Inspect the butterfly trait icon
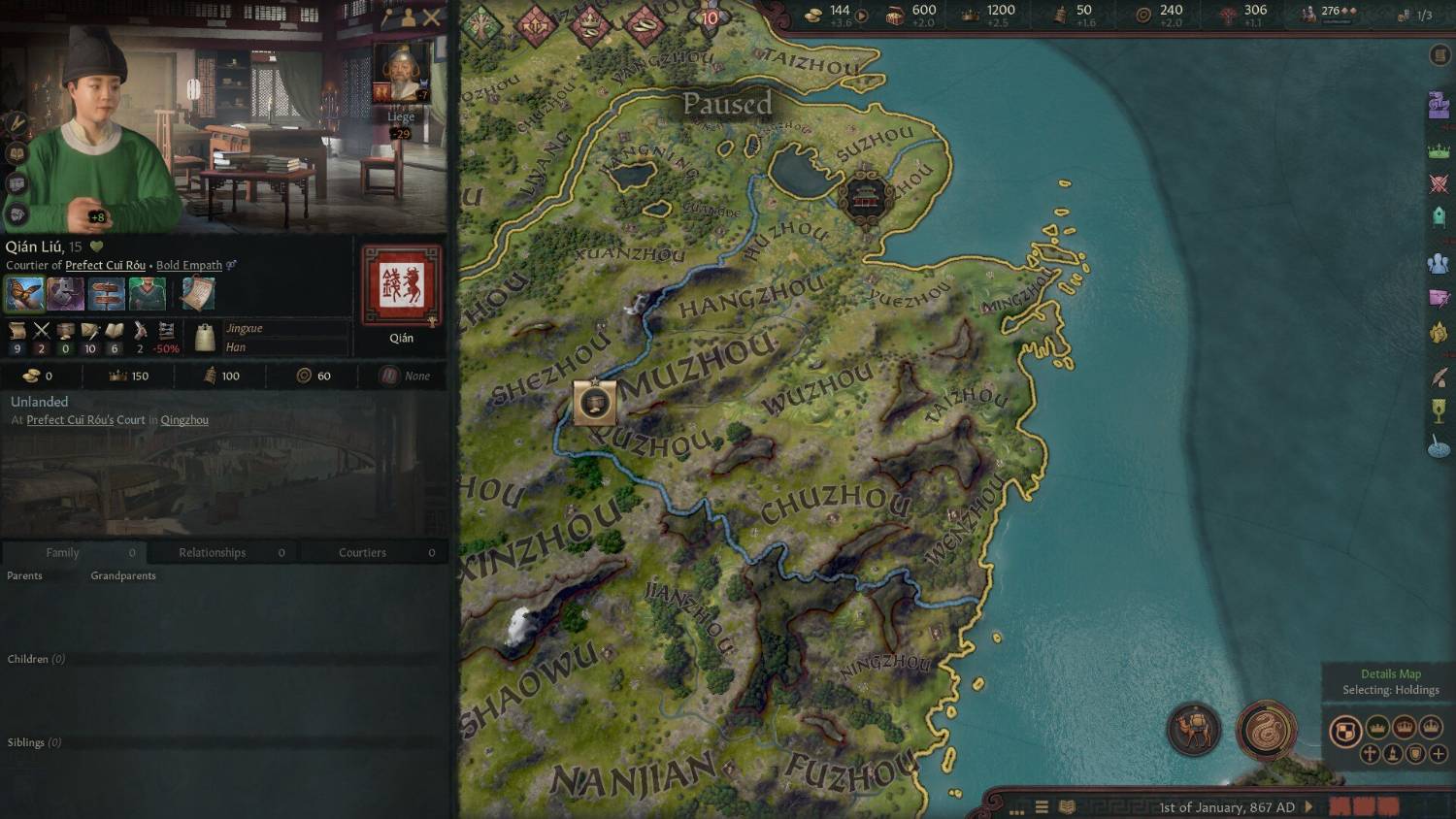The height and width of the screenshot is (819, 1456). pos(24,293)
